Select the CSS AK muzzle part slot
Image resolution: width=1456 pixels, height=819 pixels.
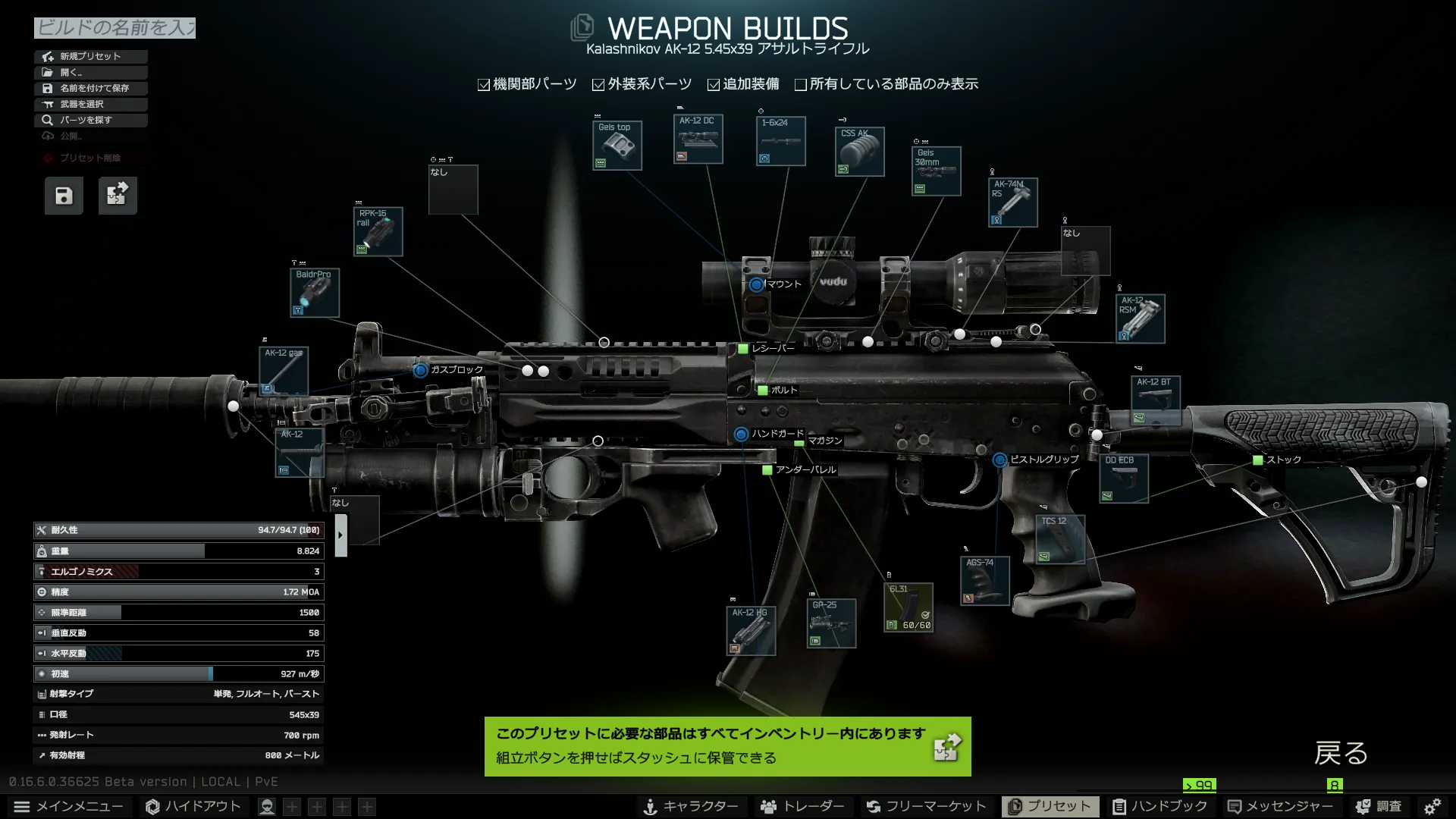tap(859, 152)
